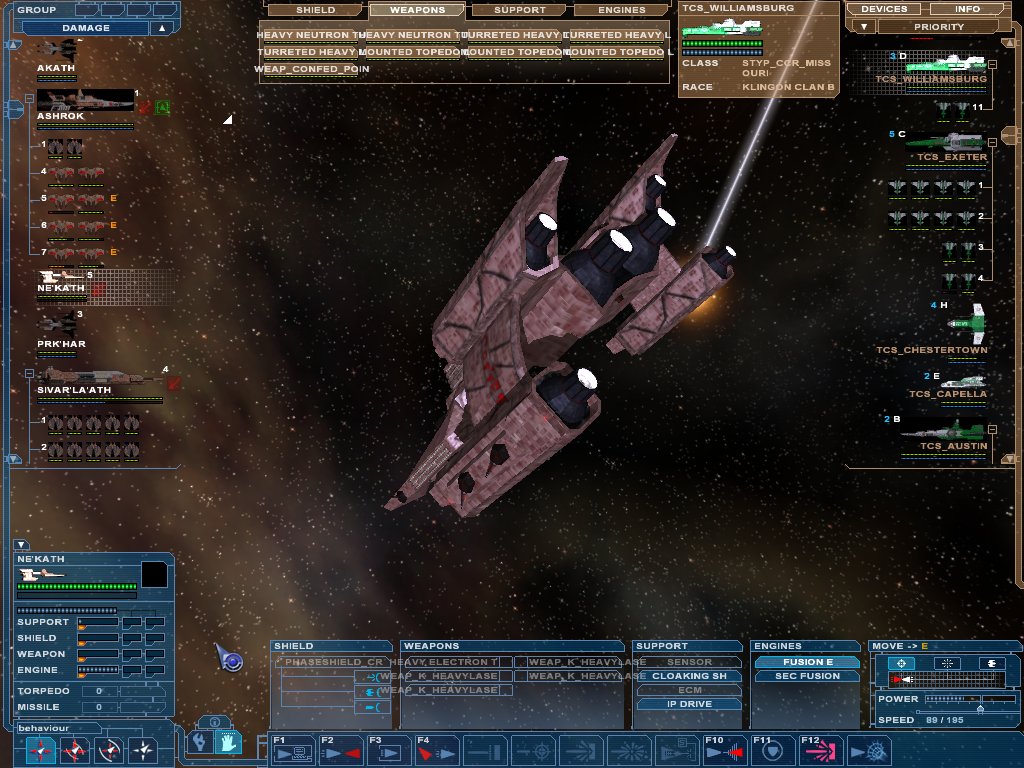Switch to the enemy Shield tab
The image size is (1024, 768).
point(315,10)
